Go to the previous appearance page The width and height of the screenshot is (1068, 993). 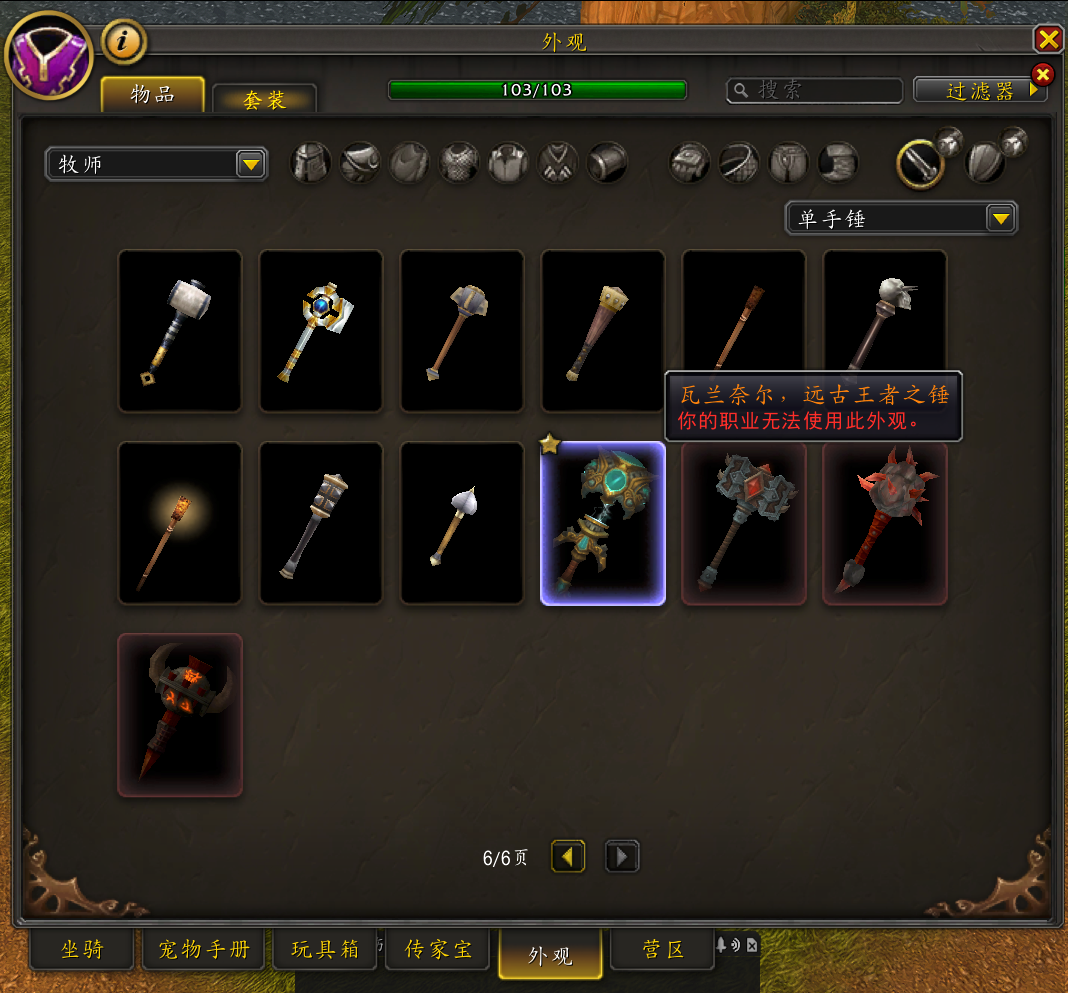[568, 857]
